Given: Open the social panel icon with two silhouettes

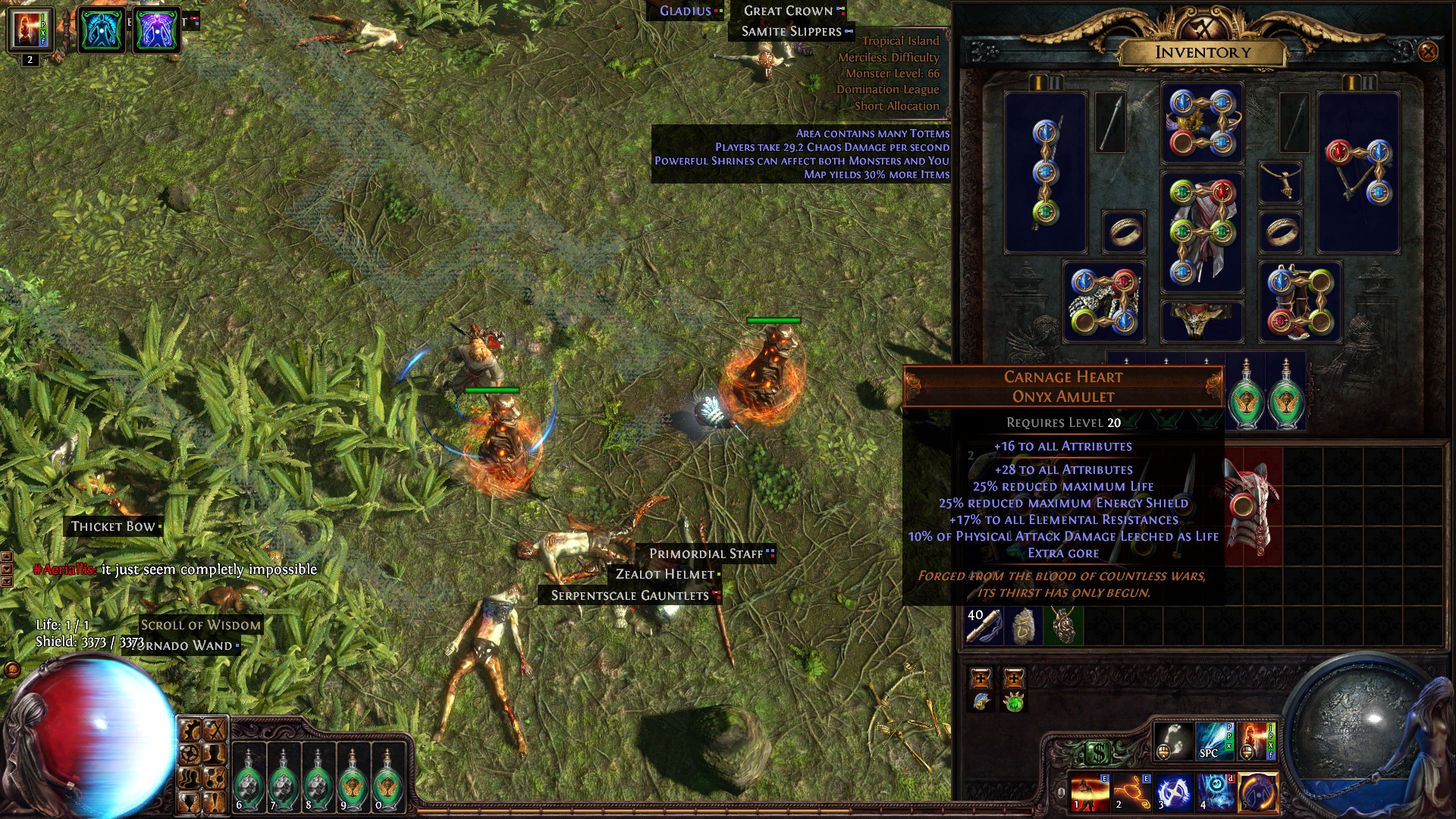Looking at the screenshot, I should pyautogui.click(x=189, y=778).
